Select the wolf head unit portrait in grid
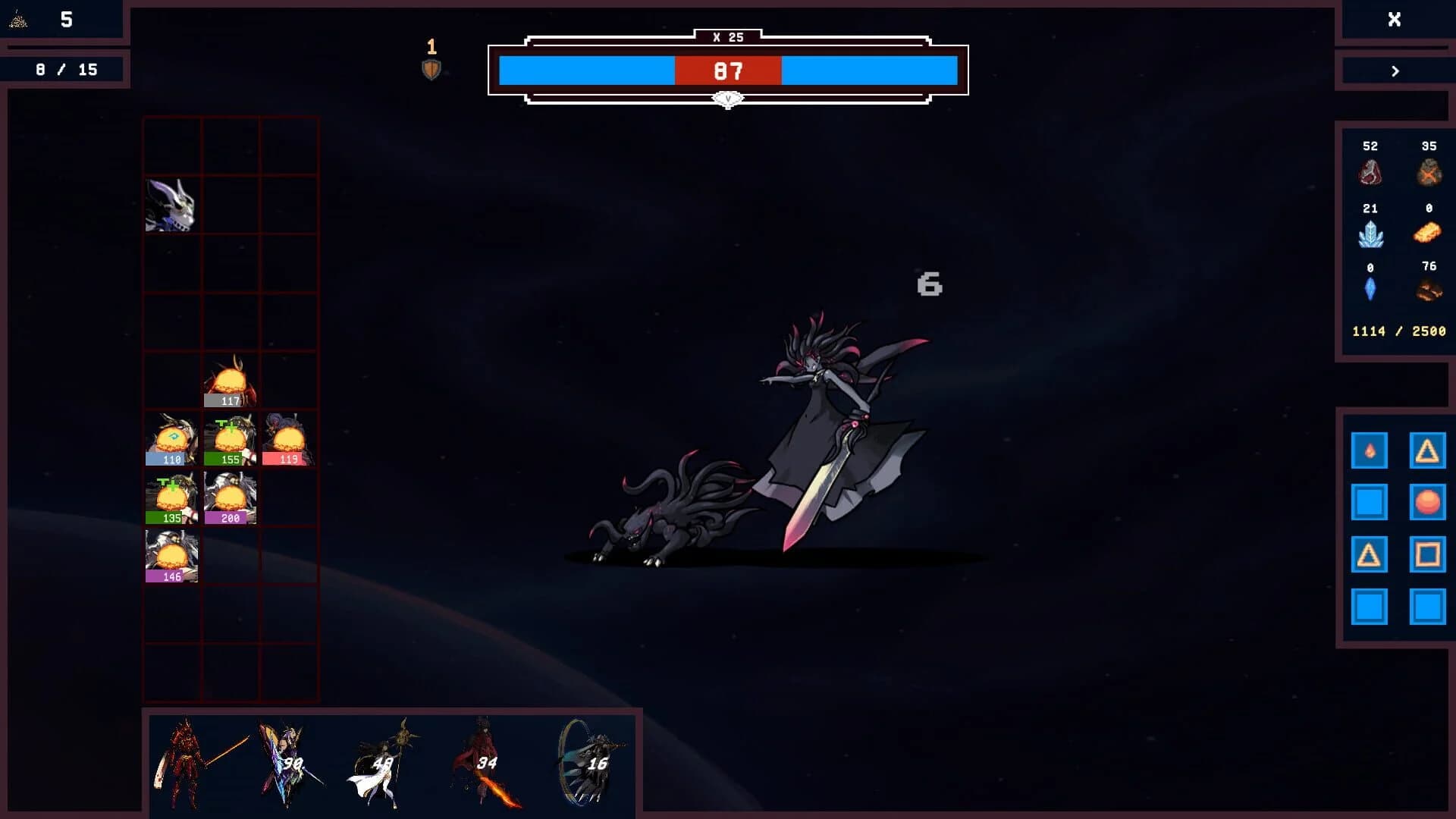Screen dimensions: 1456x819 coord(171,204)
